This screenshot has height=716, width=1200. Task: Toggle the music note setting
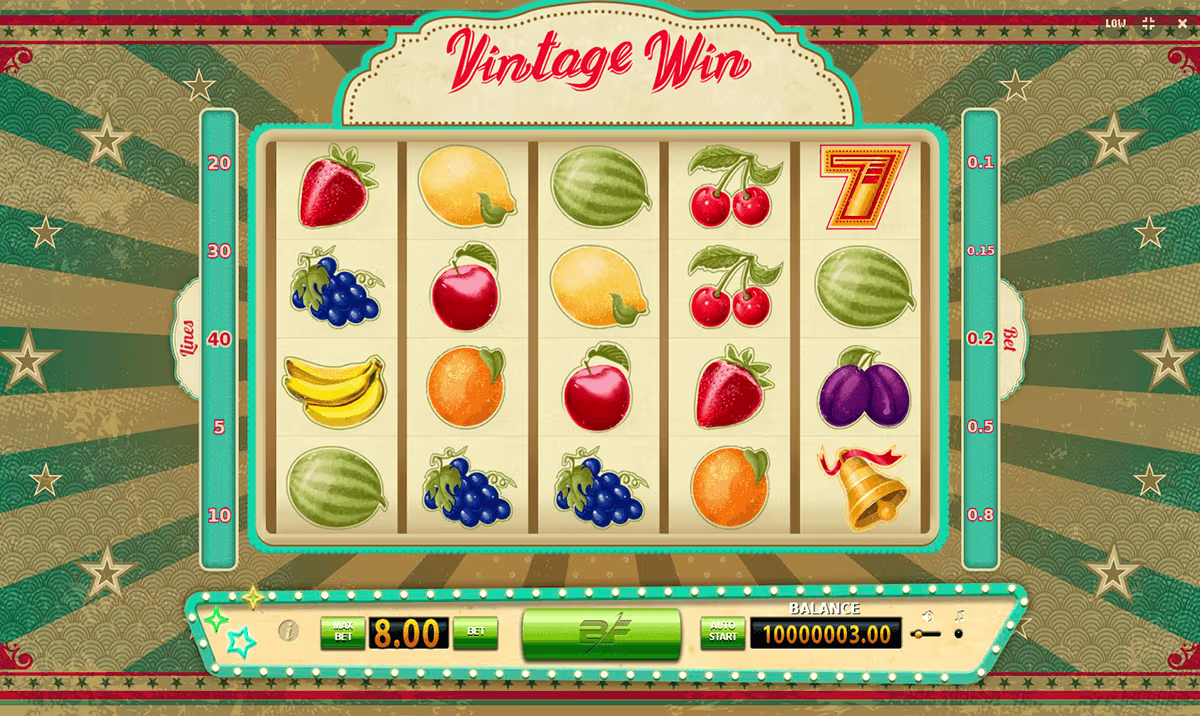coord(958,633)
